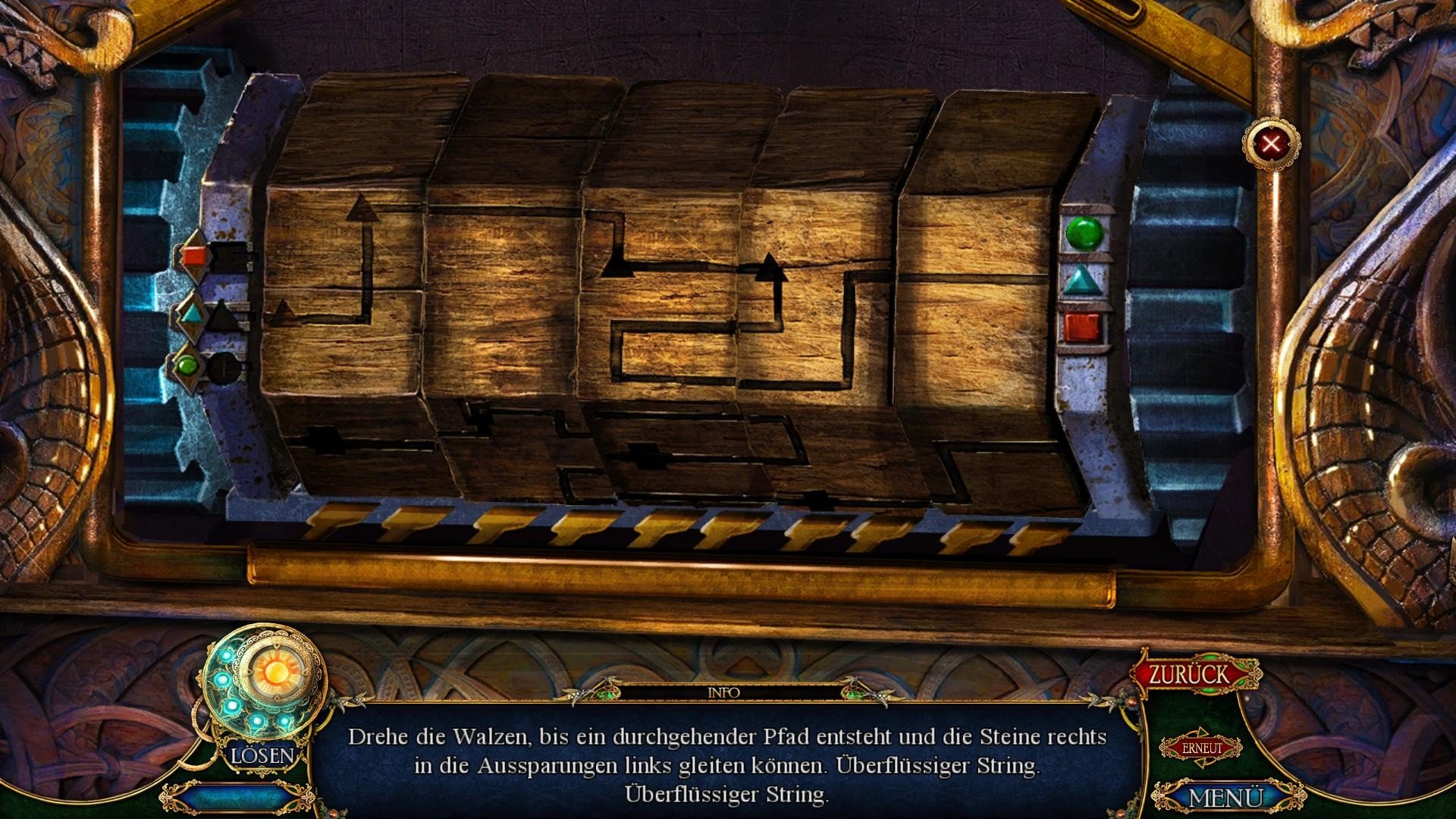Rotate the leftmost wooden roller

point(345,288)
